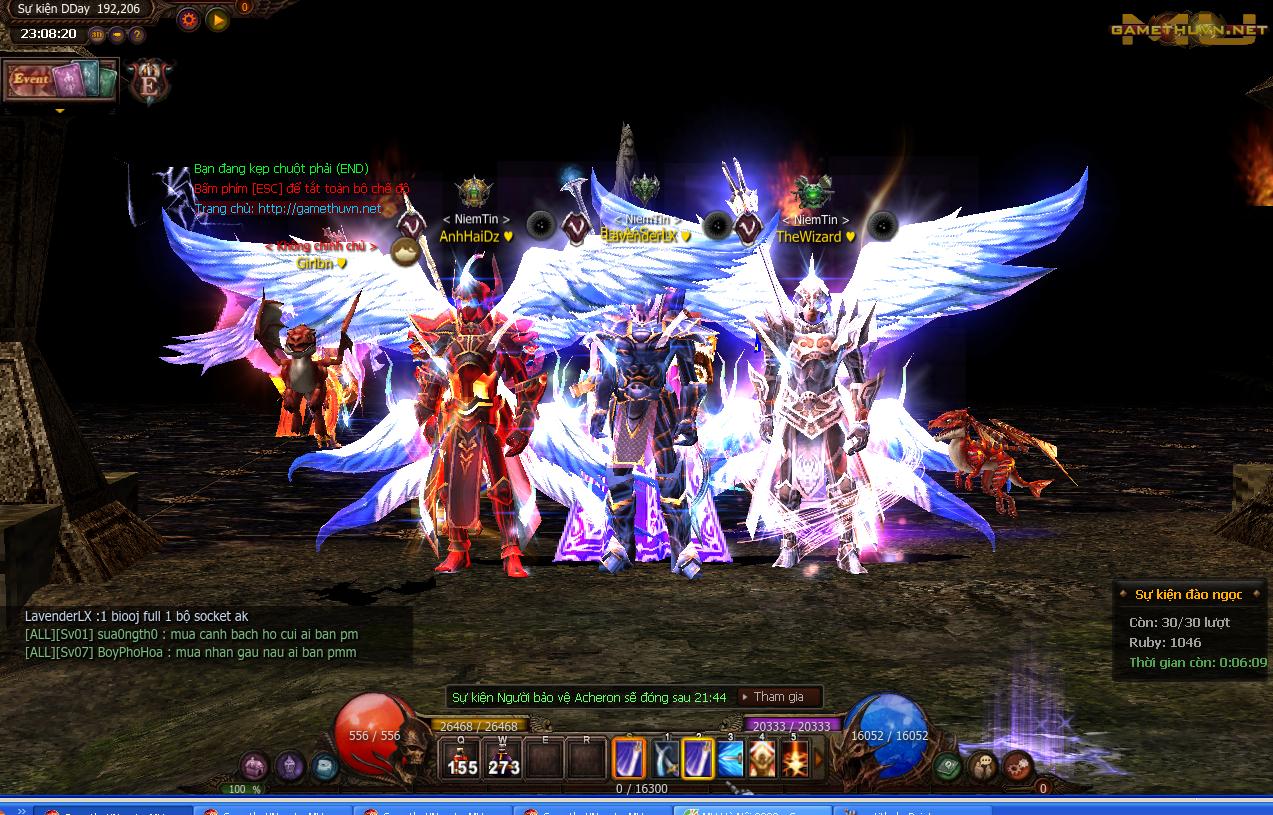Image resolution: width=1273 pixels, height=815 pixels.
Task: Activate the highlighted skill in slot 2
Action: [x=697, y=759]
